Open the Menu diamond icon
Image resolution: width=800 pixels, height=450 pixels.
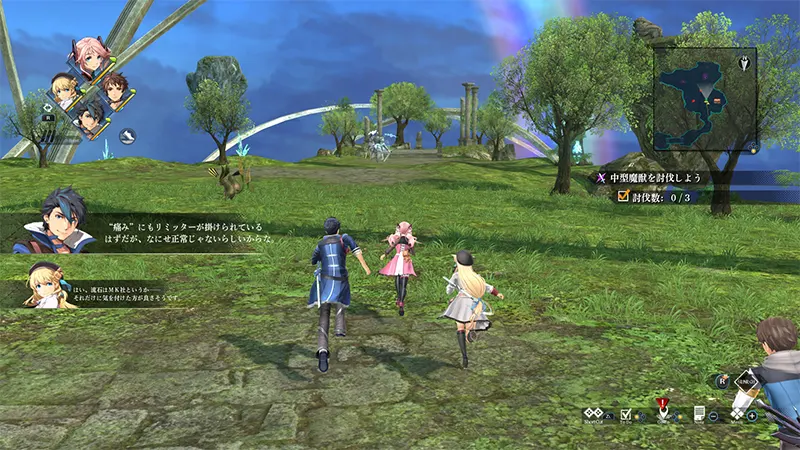click(x=737, y=413)
